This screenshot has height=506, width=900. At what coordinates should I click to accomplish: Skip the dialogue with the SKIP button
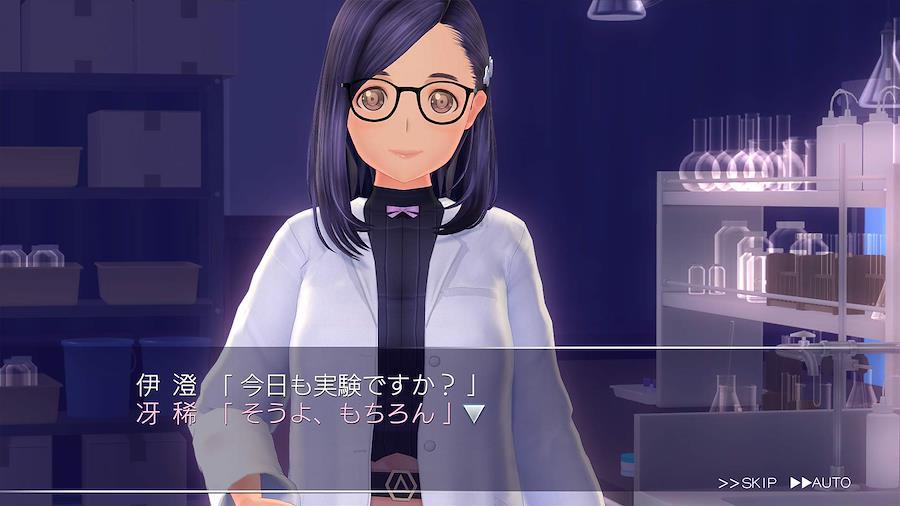pyautogui.click(x=747, y=483)
